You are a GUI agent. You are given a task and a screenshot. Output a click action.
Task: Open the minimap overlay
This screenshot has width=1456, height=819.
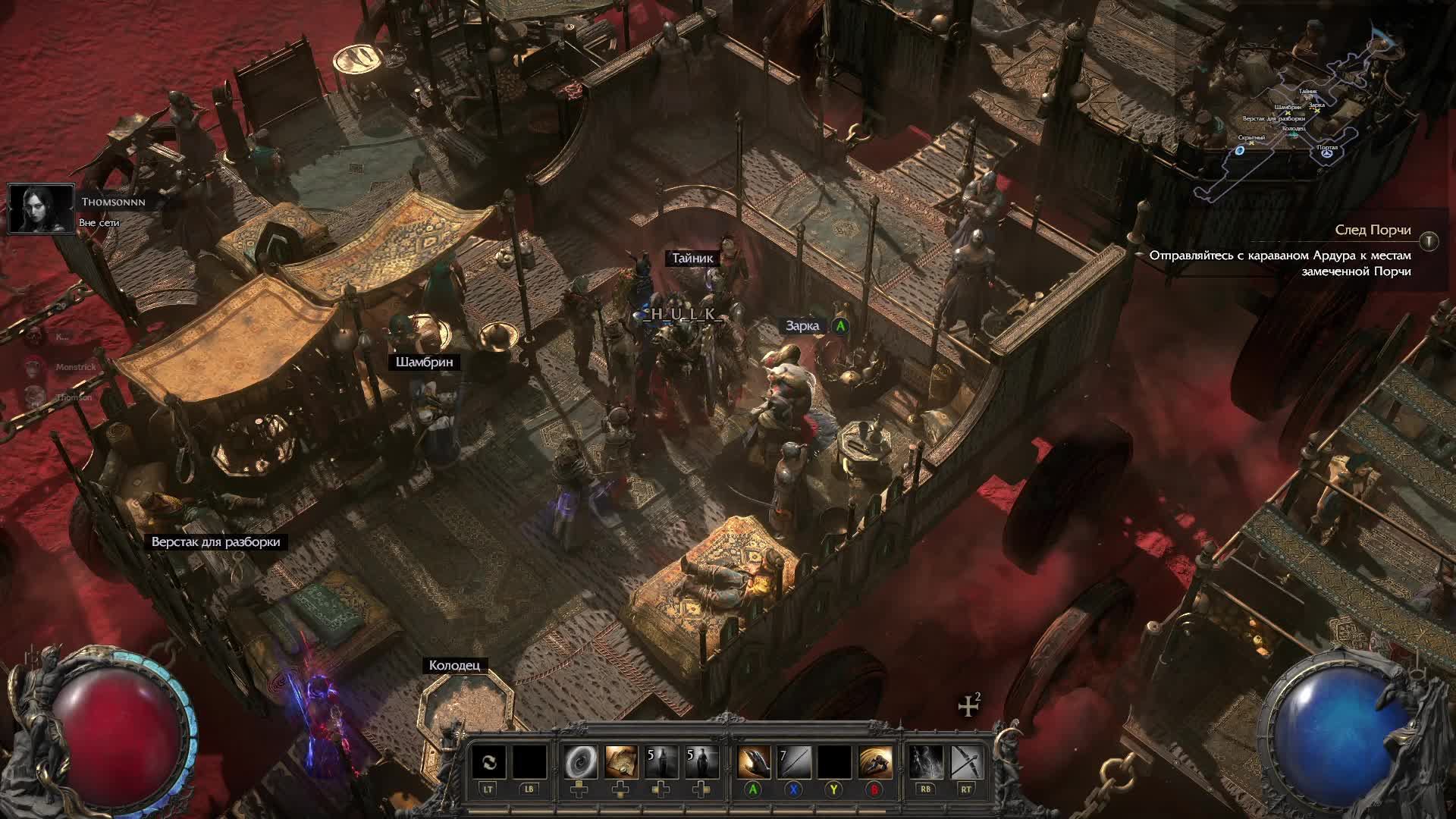[x=1304, y=114]
